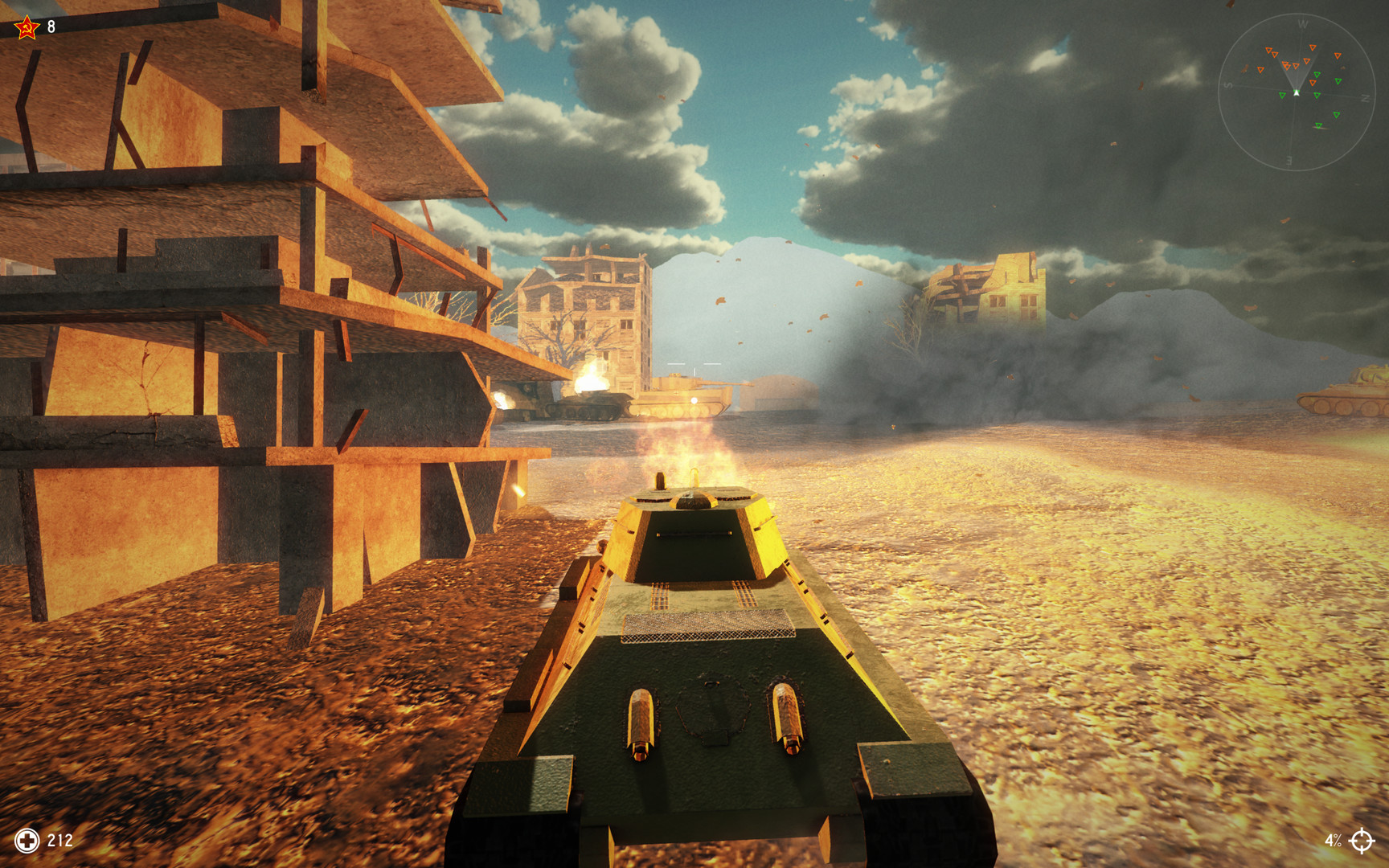Click the player arrow marker on the compass
1389x868 pixels.
(1297, 92)
